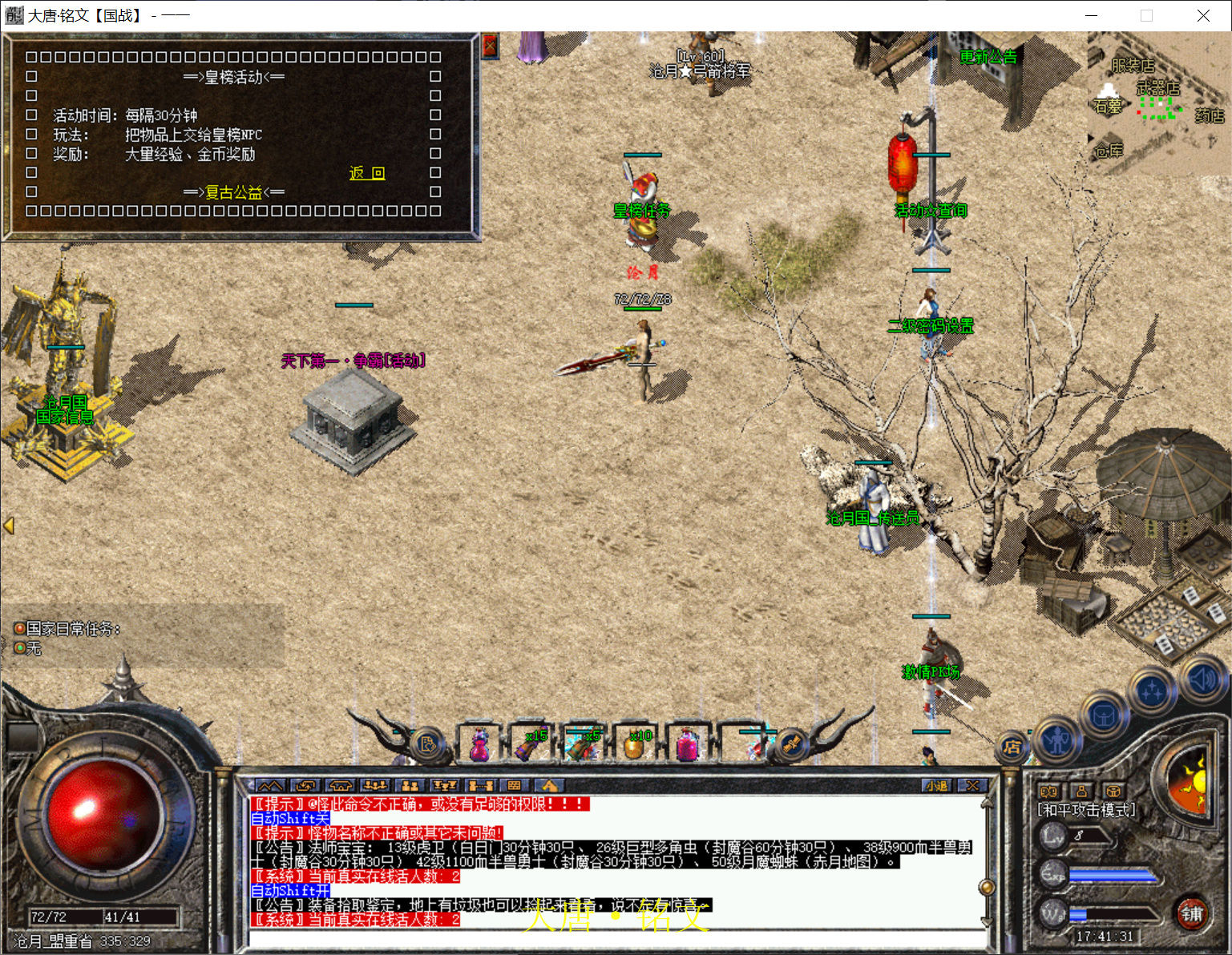
Task: Expand the side panel with the yellow arrow
Action: tap(9, 526)
